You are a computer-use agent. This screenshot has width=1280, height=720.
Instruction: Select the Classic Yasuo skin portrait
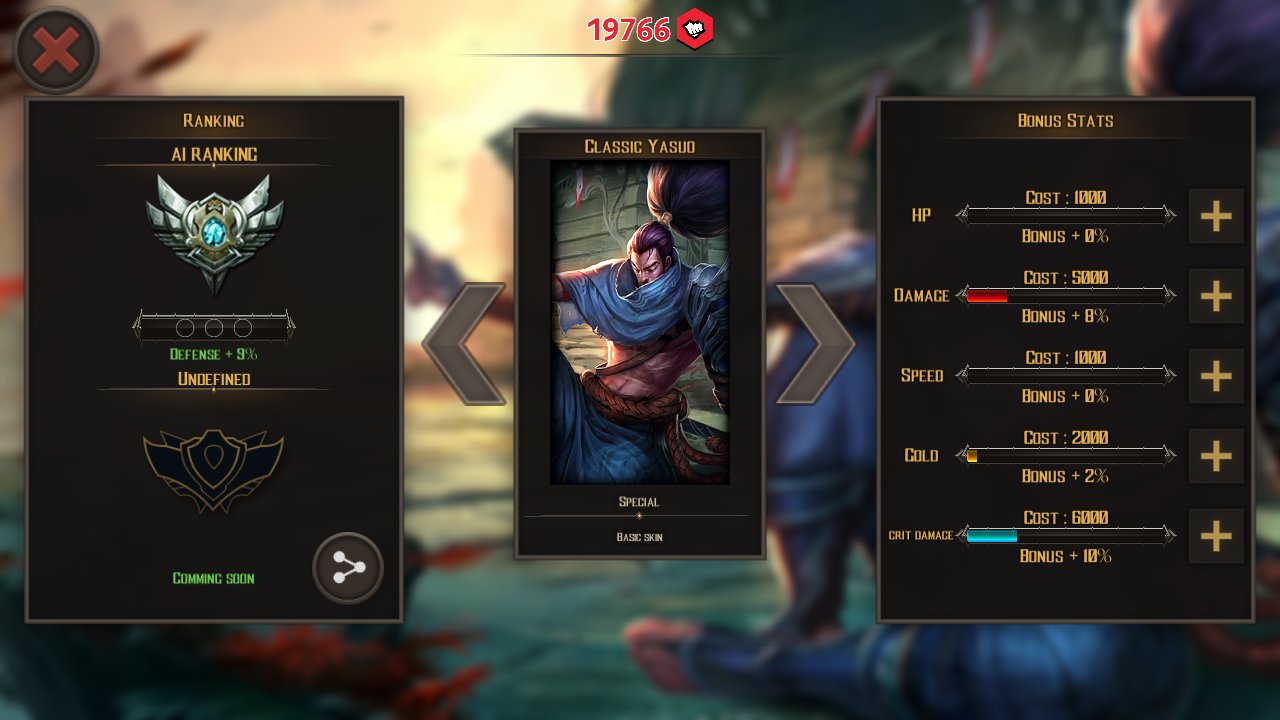pos(640,322)
